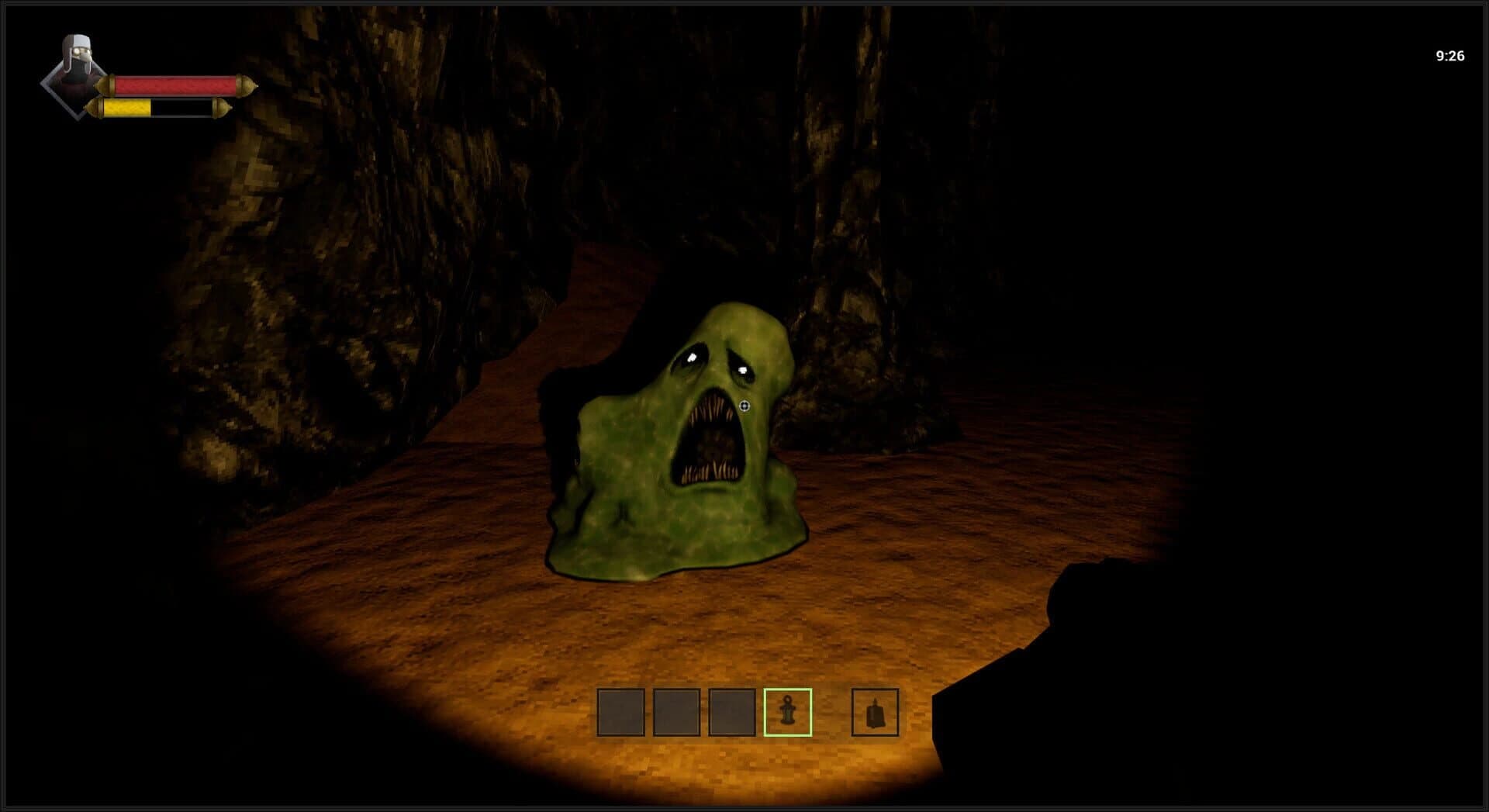Select the bell item slot

tap(875, 712)
